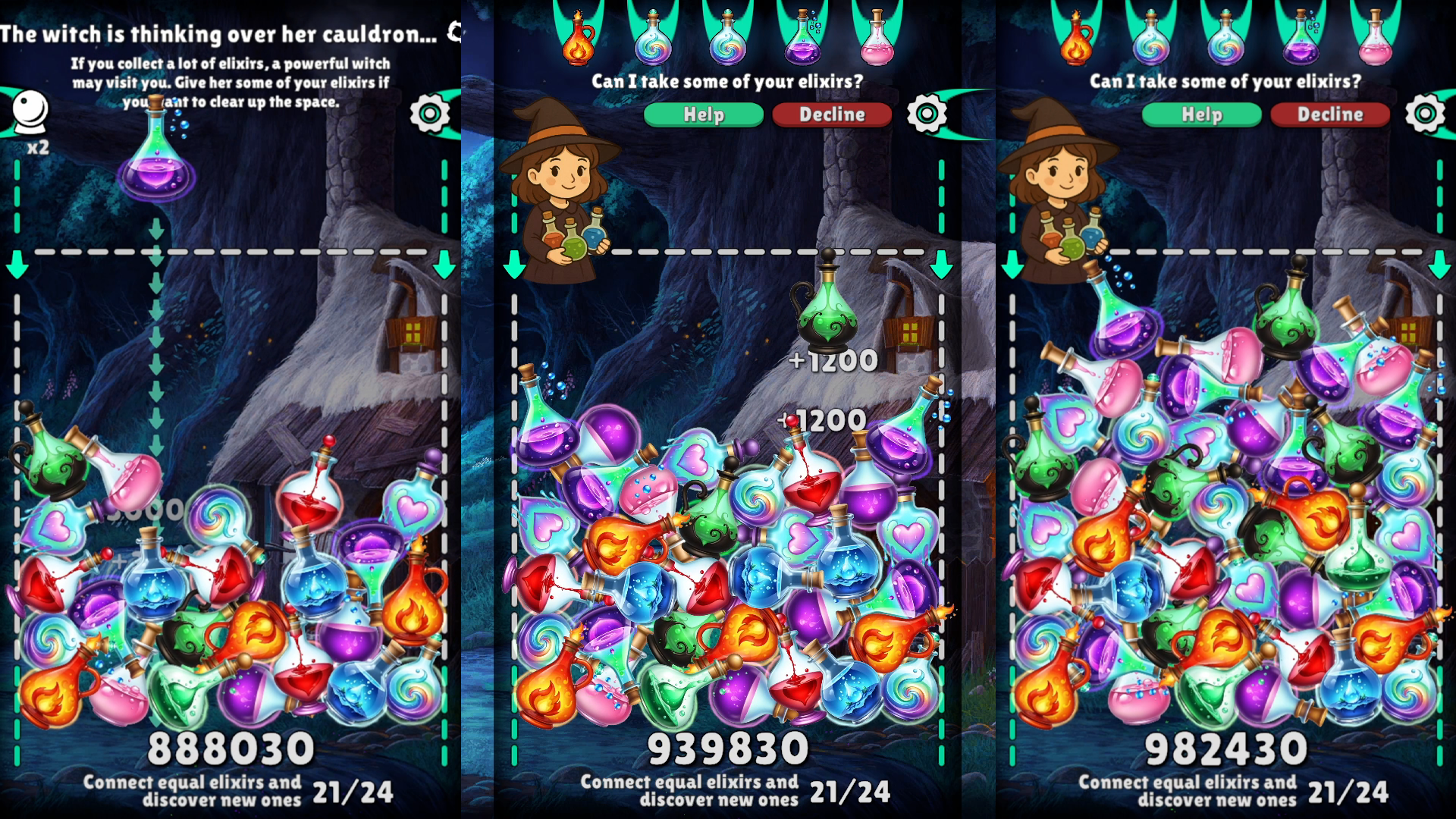
Task: Open the settings gear in the right panel
Action: 1425,113
